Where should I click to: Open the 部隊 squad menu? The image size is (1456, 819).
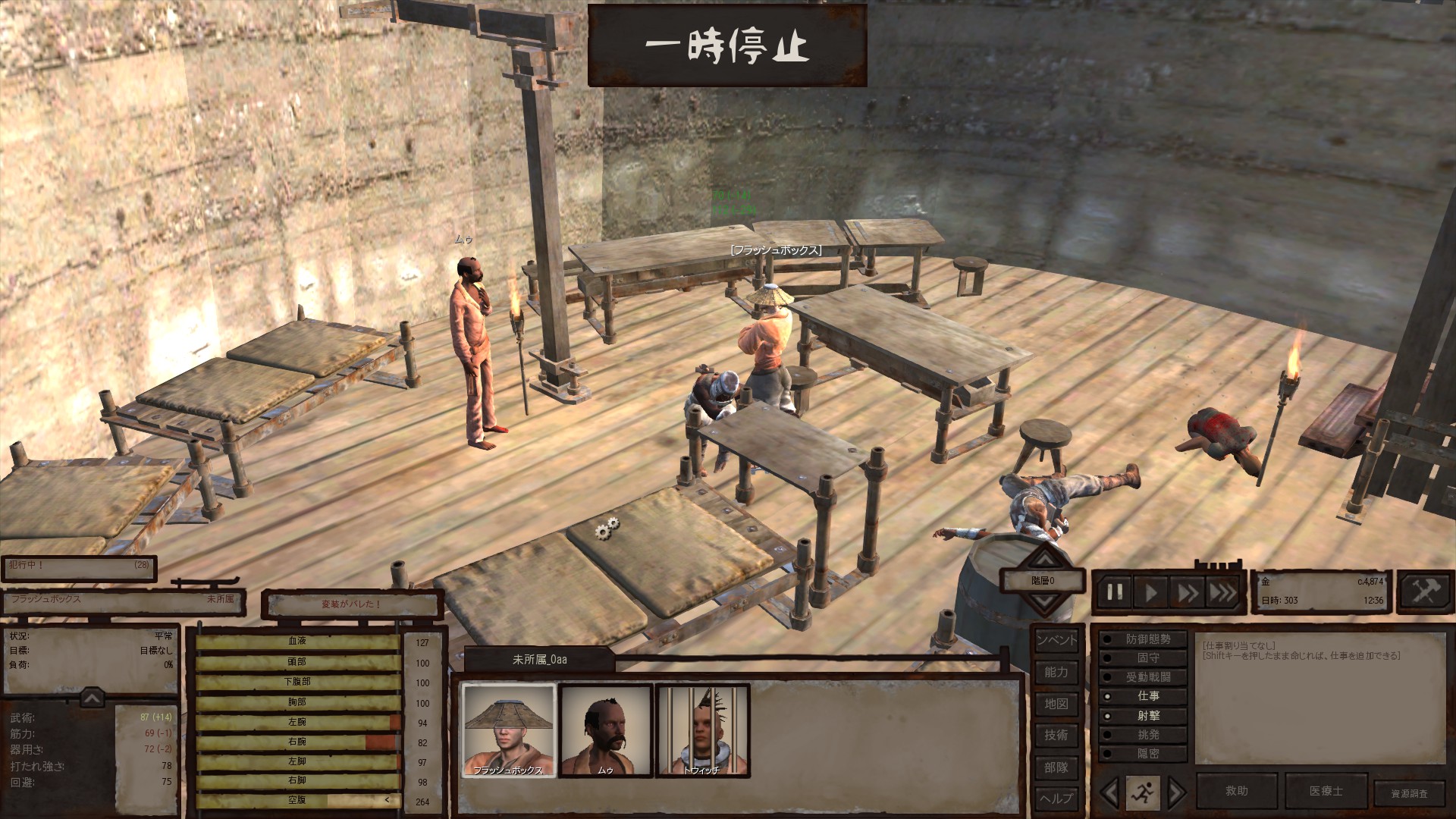(1056, 767)
